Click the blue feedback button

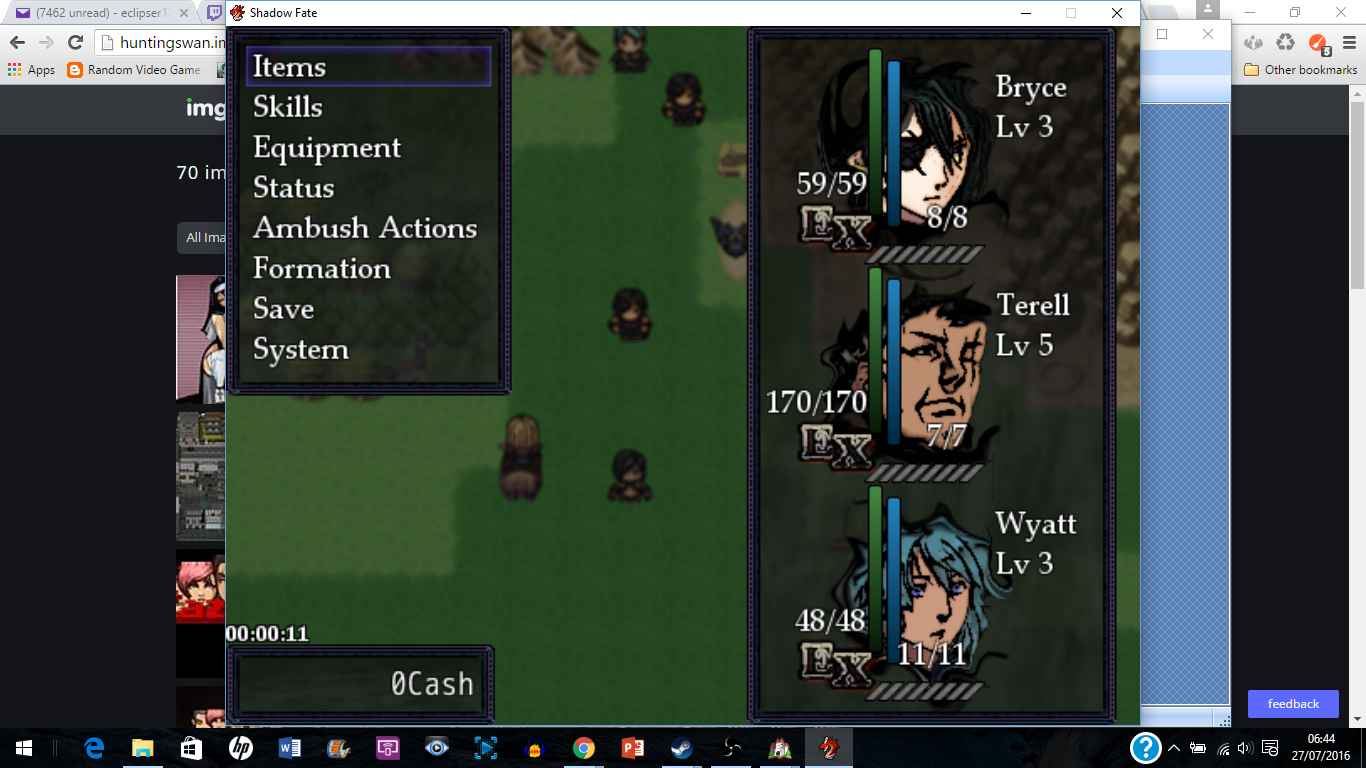1293,704
